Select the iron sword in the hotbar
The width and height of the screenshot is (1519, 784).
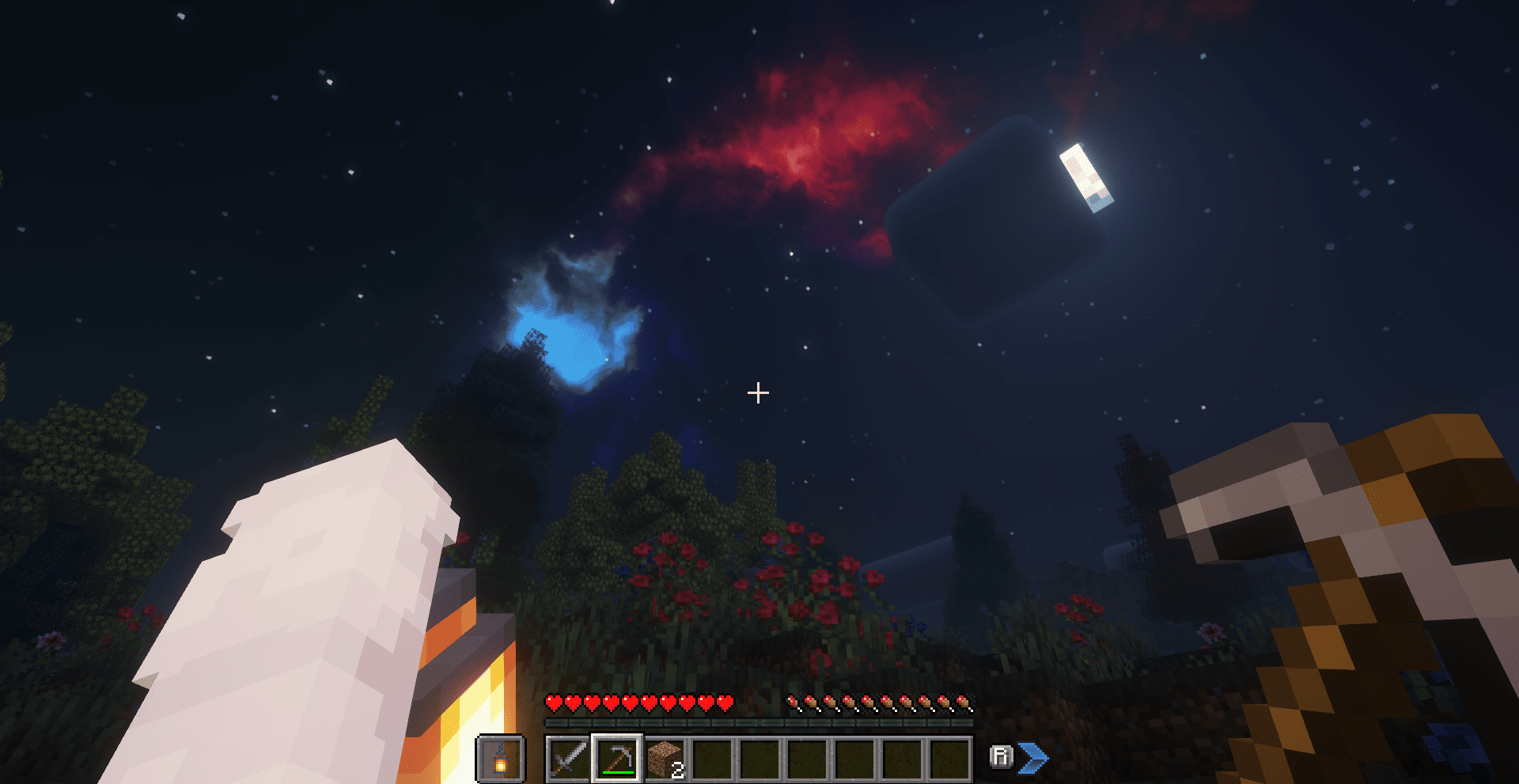click(570, 758)
